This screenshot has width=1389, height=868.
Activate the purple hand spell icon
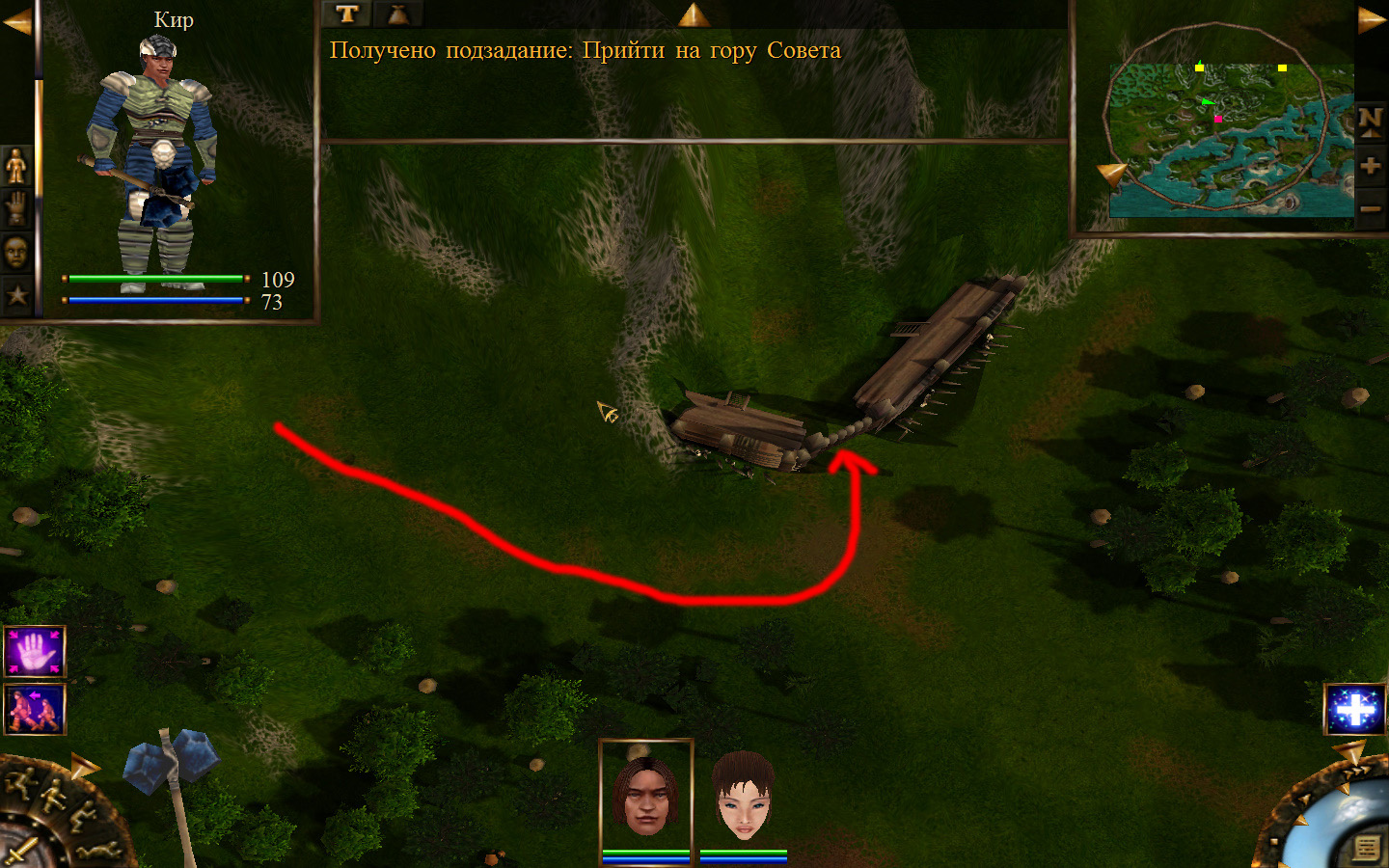(x=35, y=652)
